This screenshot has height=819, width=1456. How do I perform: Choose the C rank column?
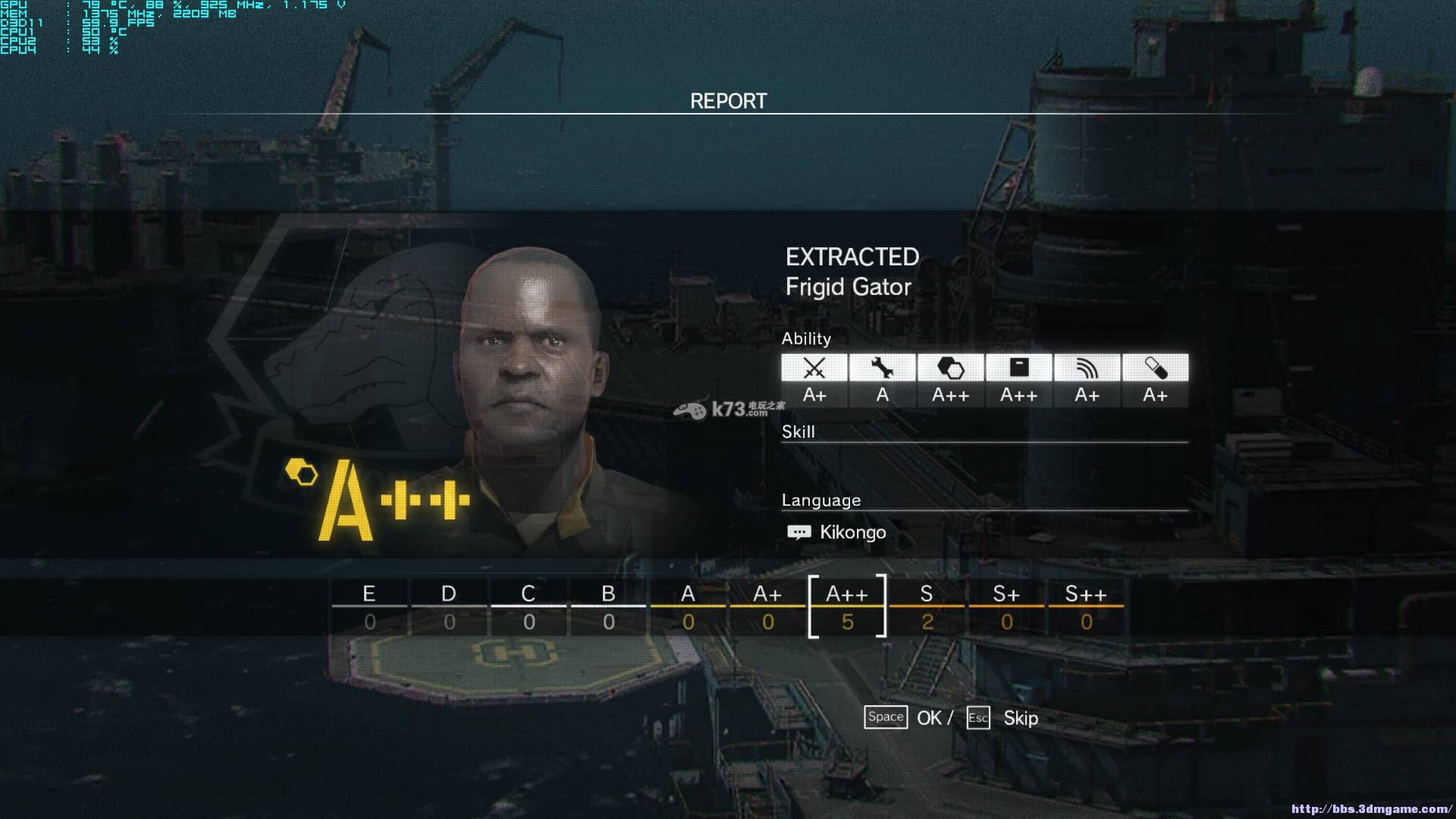(x=529, y=607)
